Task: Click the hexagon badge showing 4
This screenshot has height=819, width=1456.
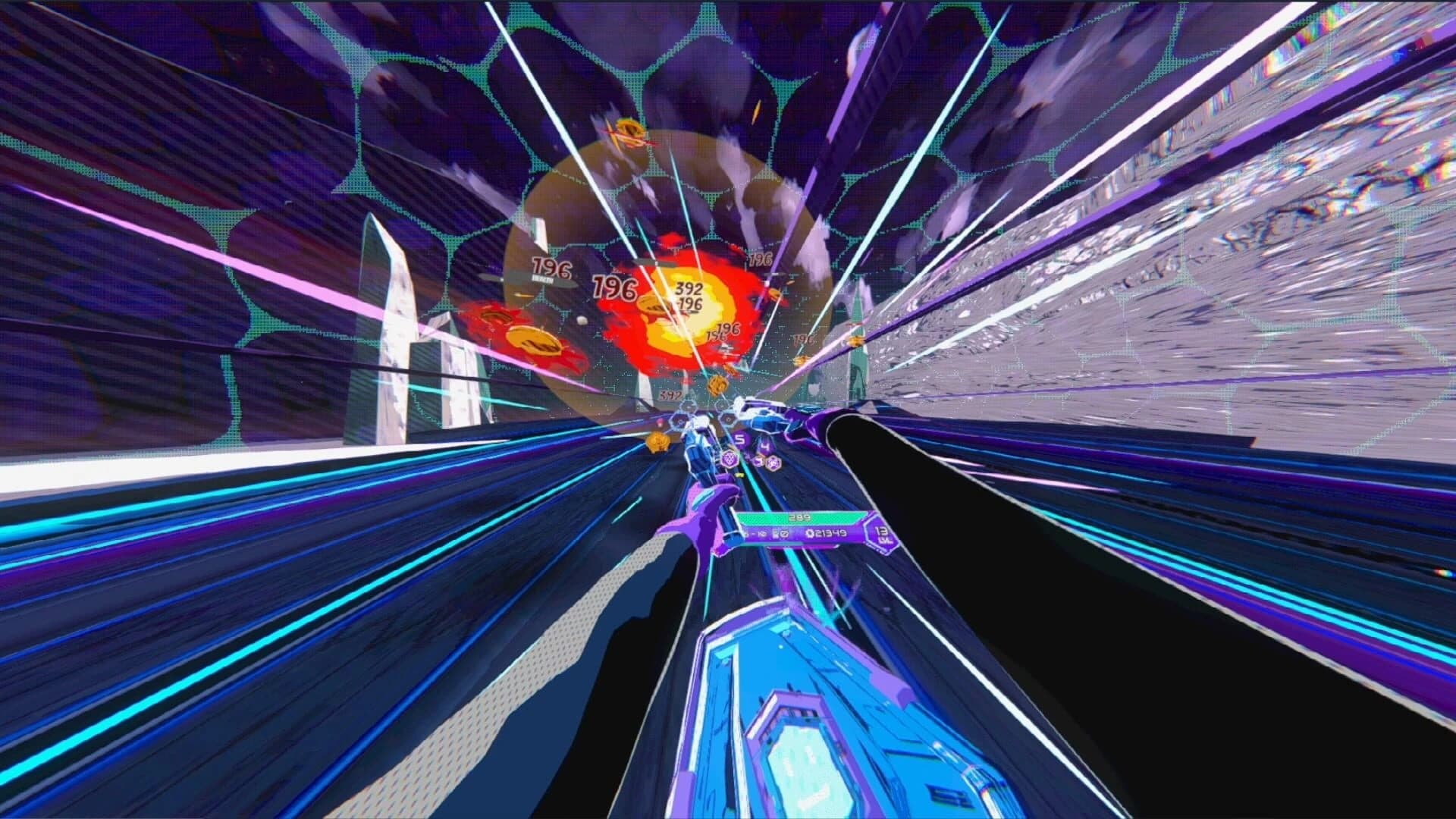Action: (x=764, y=446)
